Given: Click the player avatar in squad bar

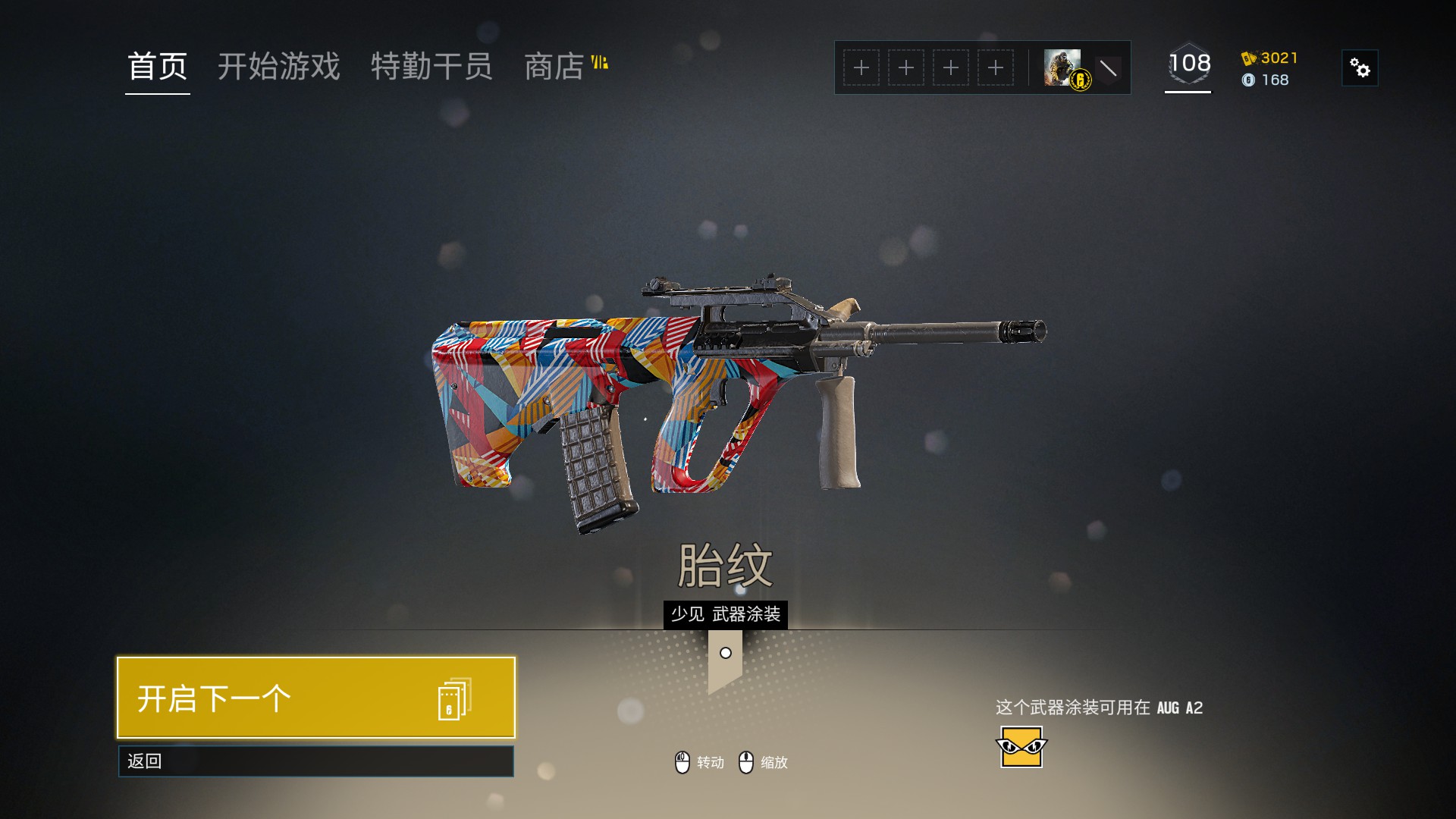Looking at the screenshot, I should (1063, 68).
